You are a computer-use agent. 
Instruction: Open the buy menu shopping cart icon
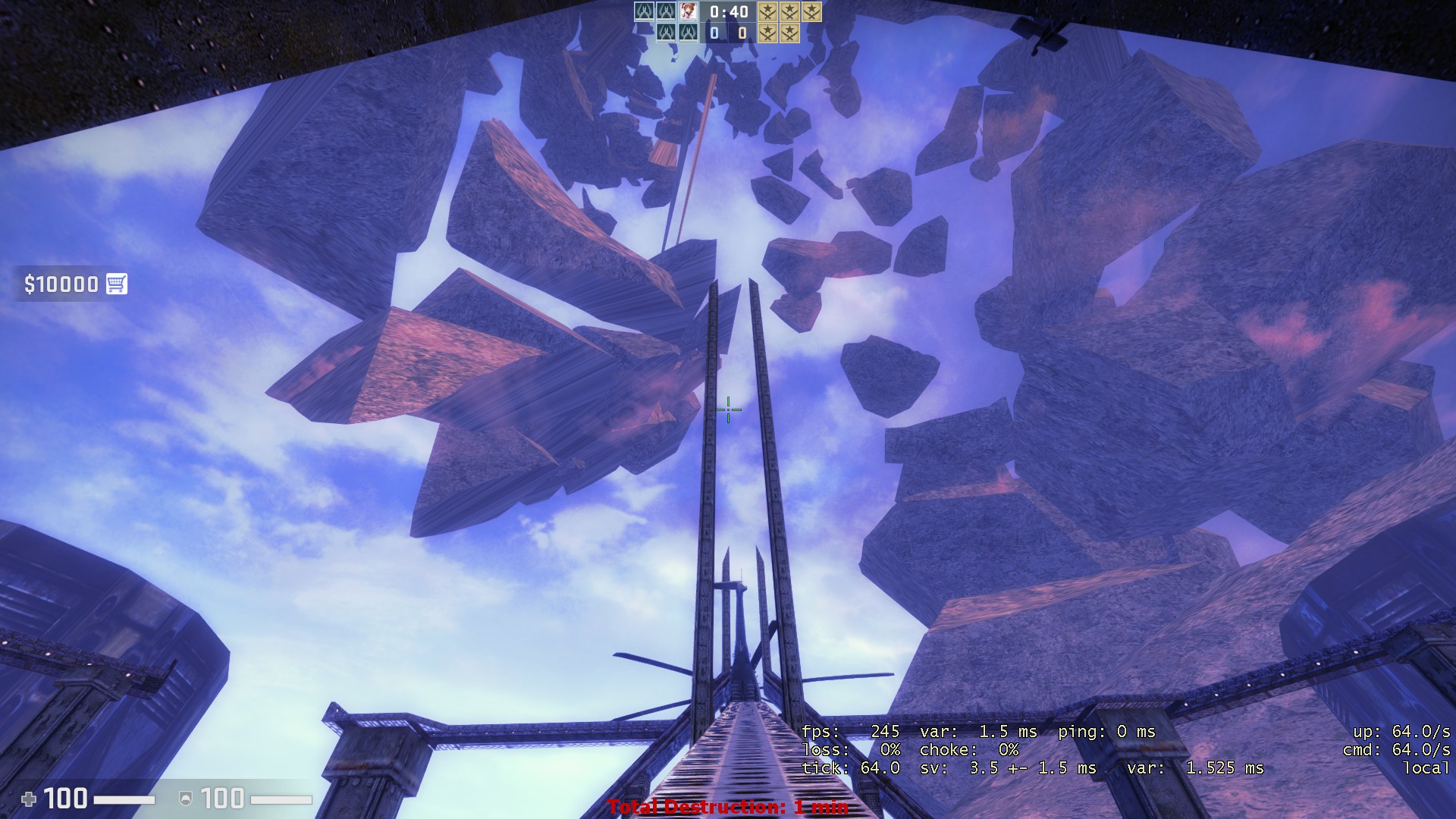[x=116, y=284]
